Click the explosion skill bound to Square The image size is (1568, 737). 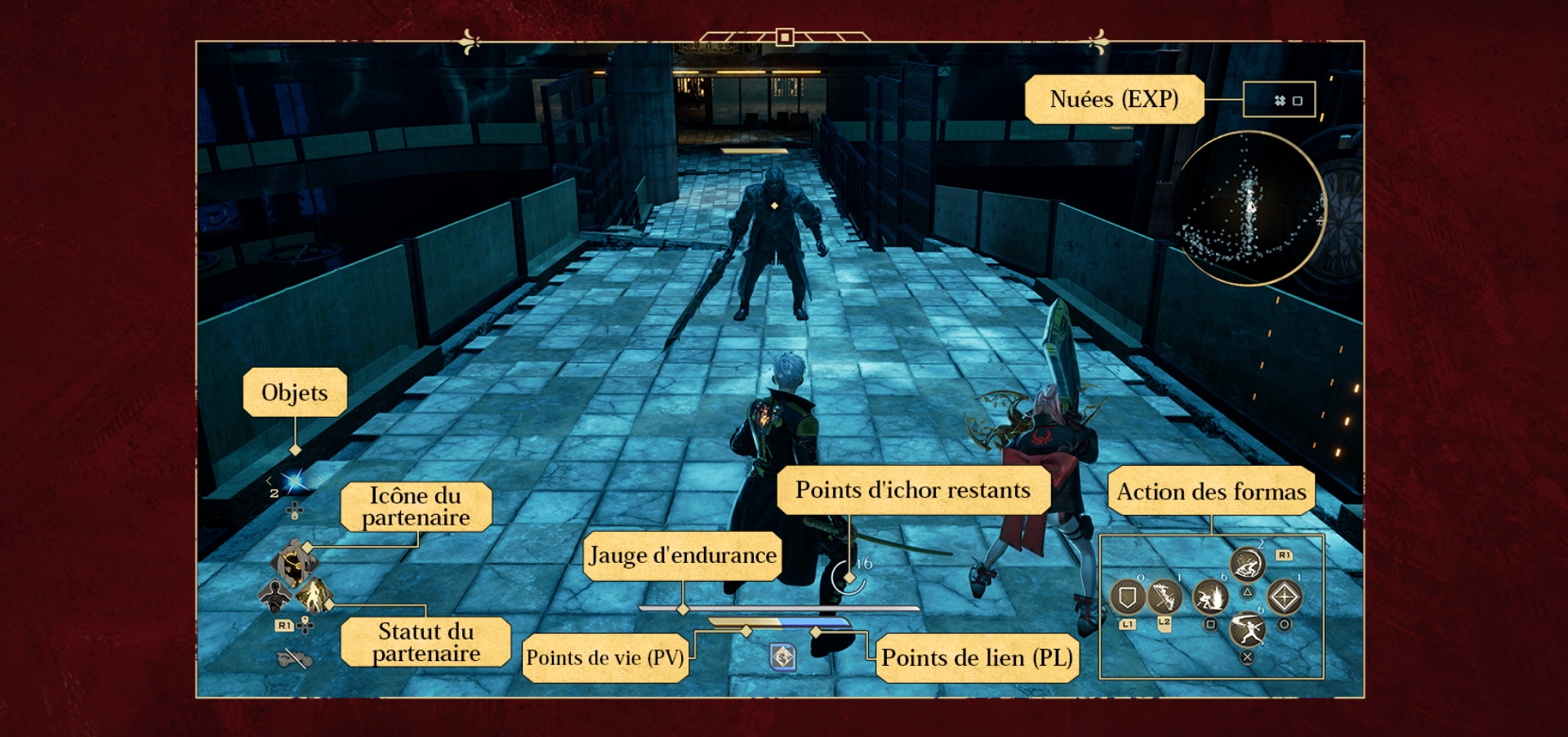1210,599
